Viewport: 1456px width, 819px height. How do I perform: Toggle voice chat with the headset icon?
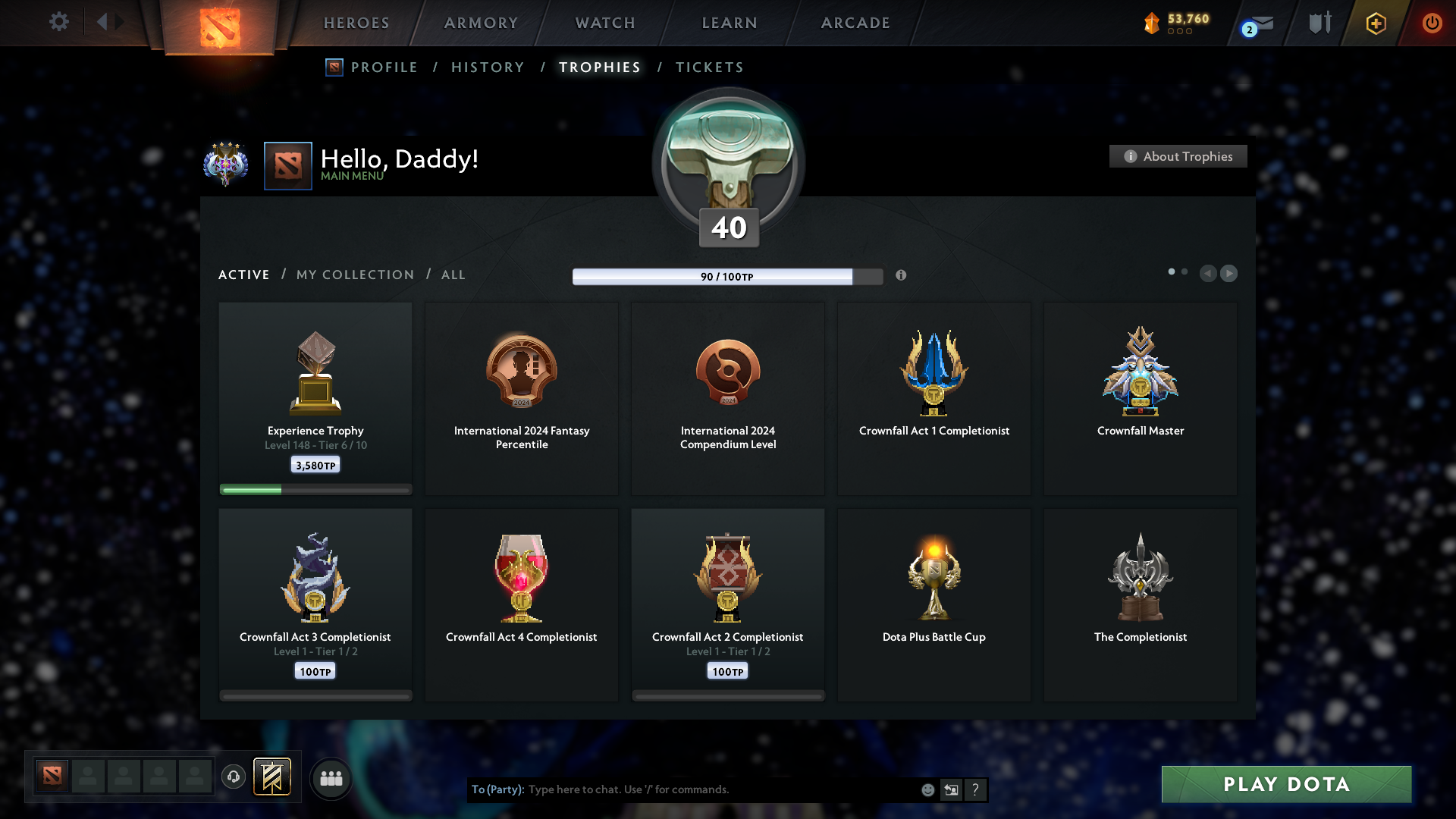234,777
